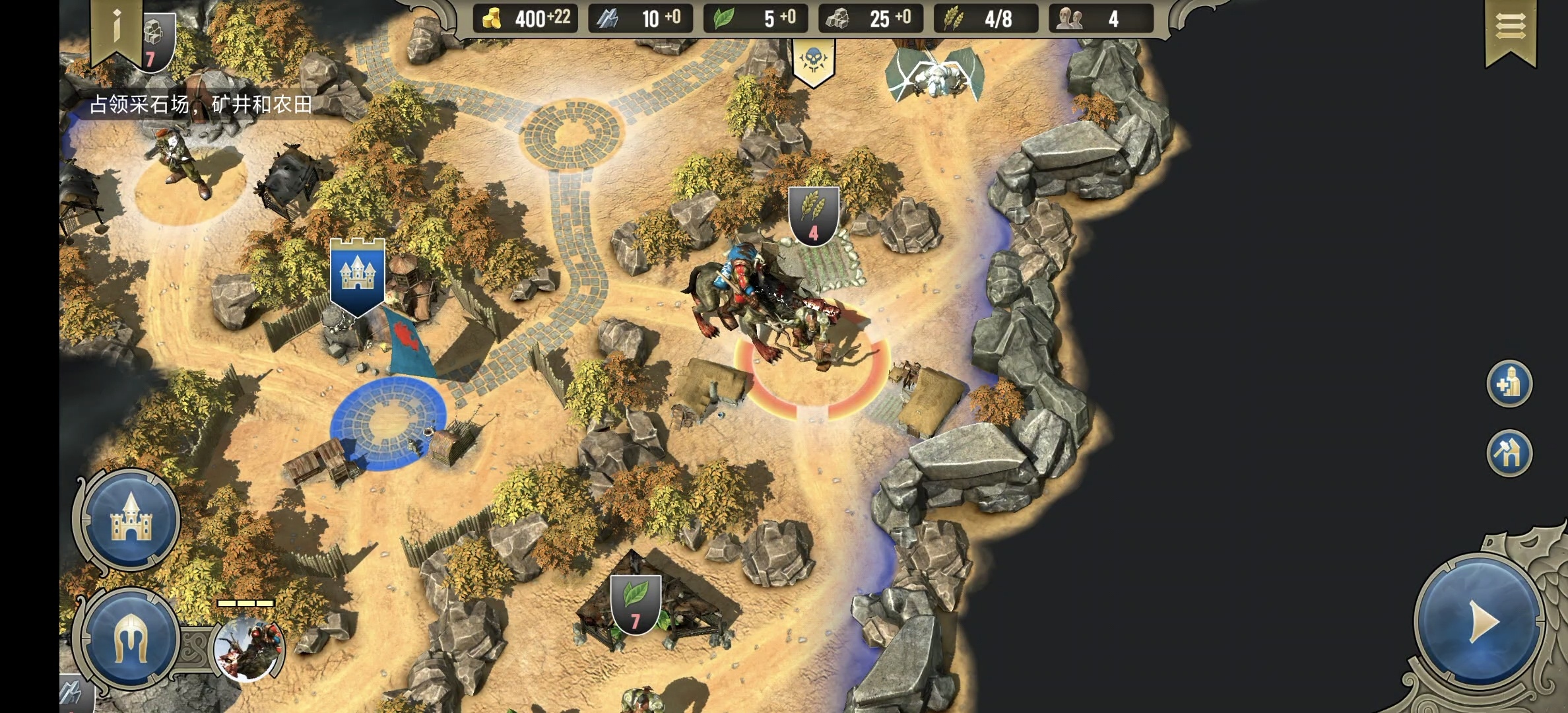This screenshot has height=713, width=1568.
Task: Select the blue castle shield marker
Action: 357,275
